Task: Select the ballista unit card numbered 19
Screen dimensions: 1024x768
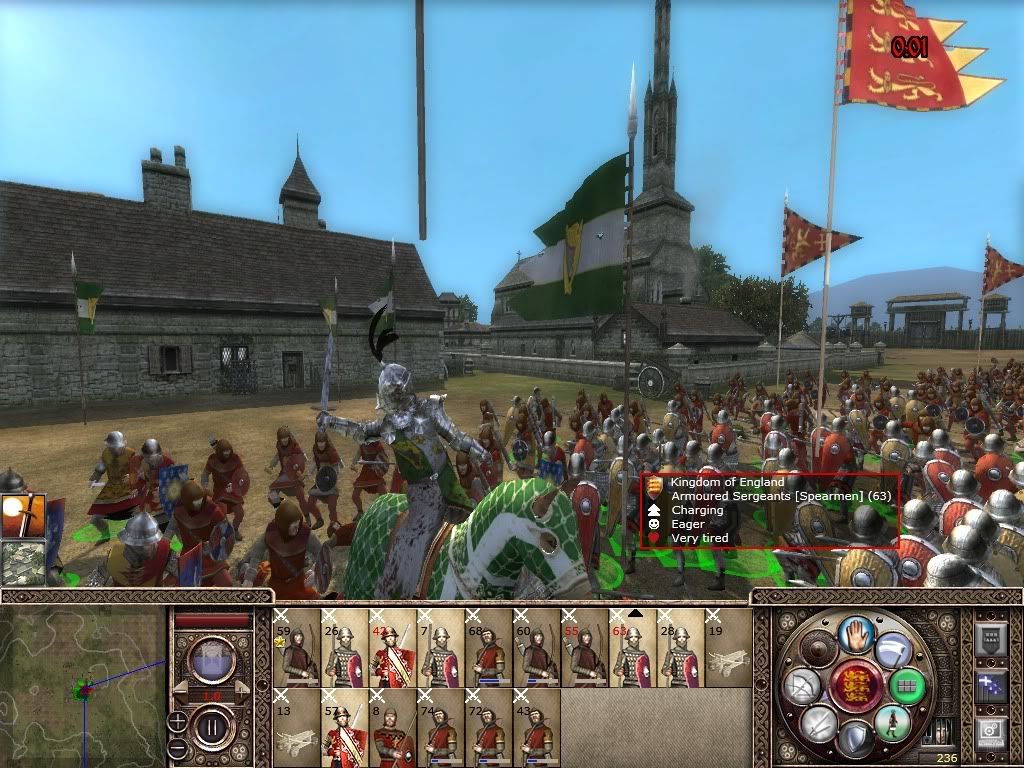Action: tap(728, 648)
